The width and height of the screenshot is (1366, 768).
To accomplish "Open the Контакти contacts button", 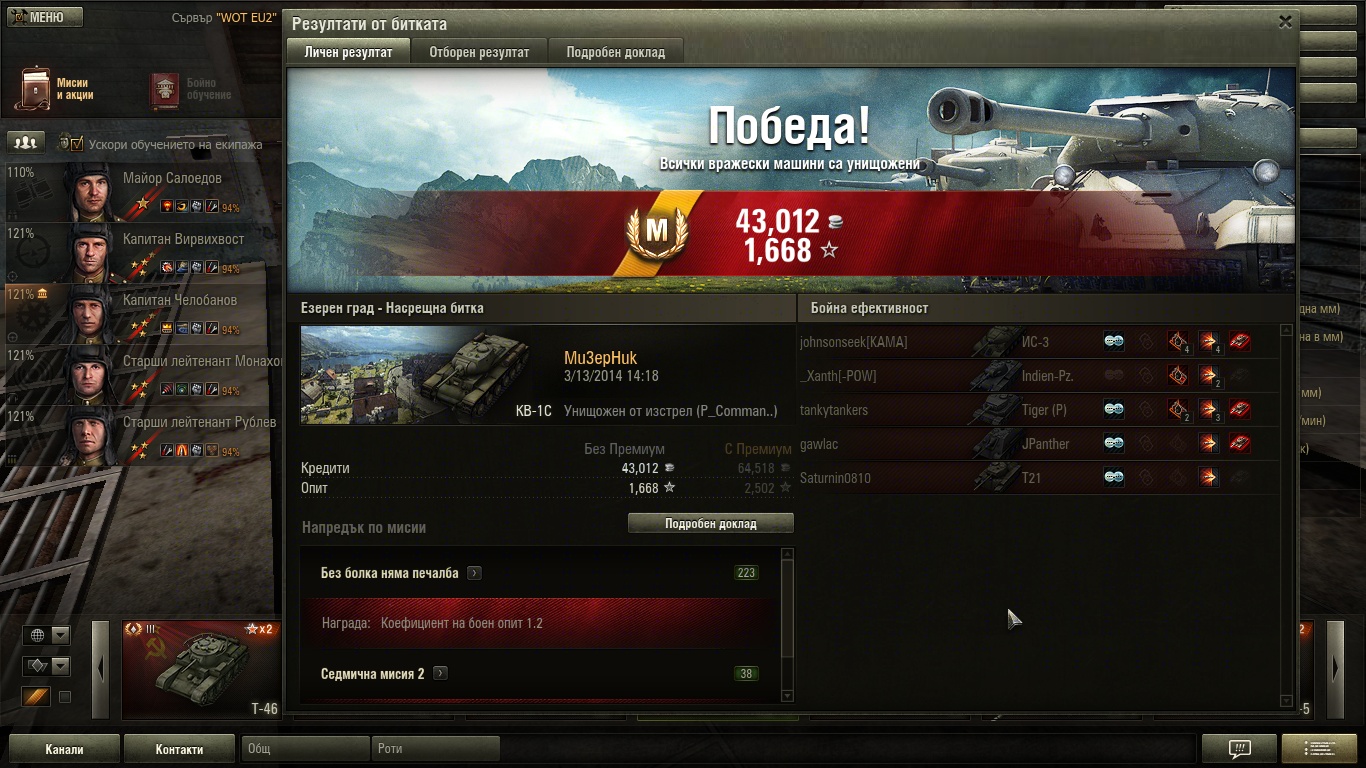I will coord(179,749).
